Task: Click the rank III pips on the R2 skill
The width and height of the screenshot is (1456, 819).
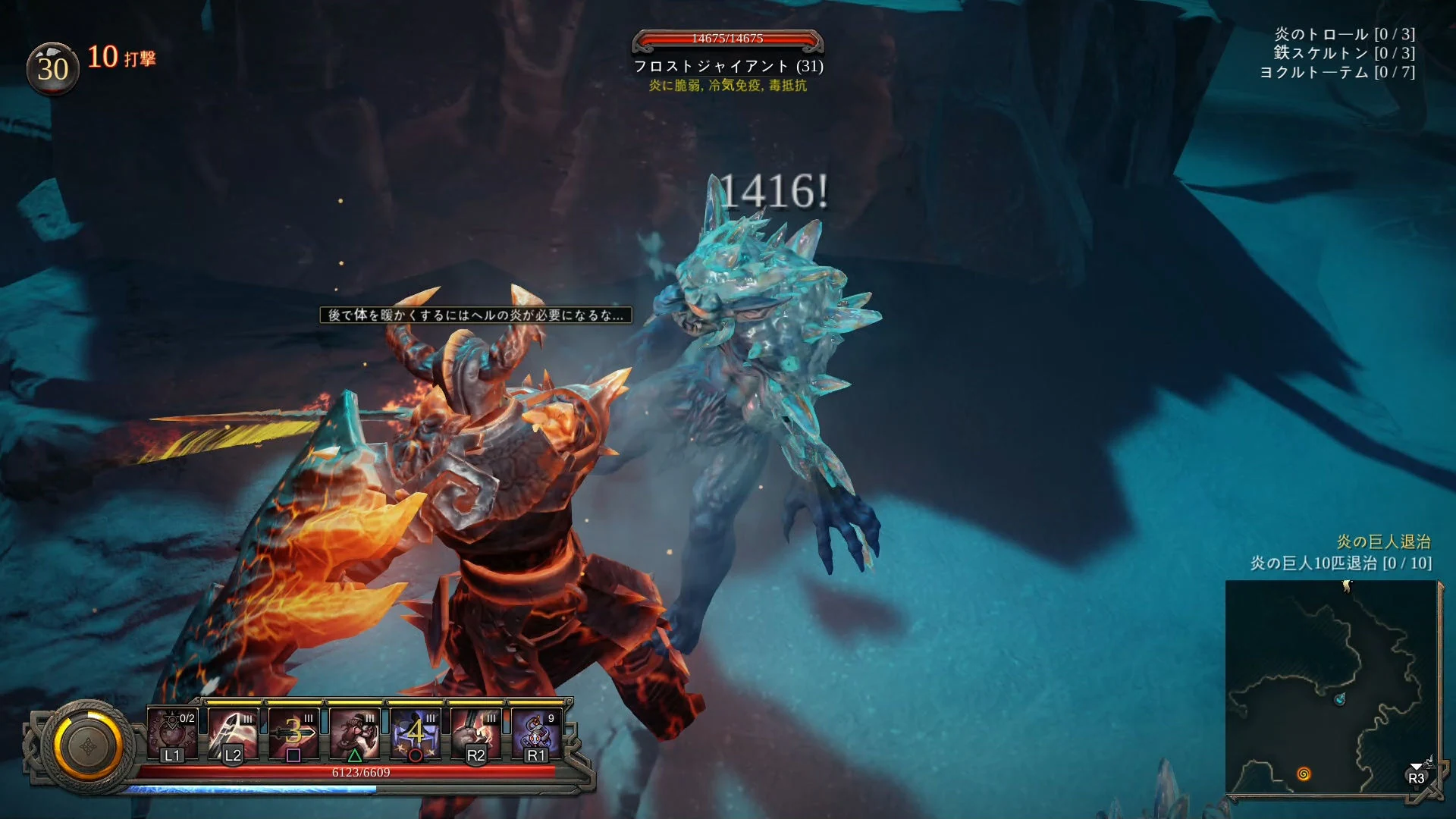Action: coord(491,718)
